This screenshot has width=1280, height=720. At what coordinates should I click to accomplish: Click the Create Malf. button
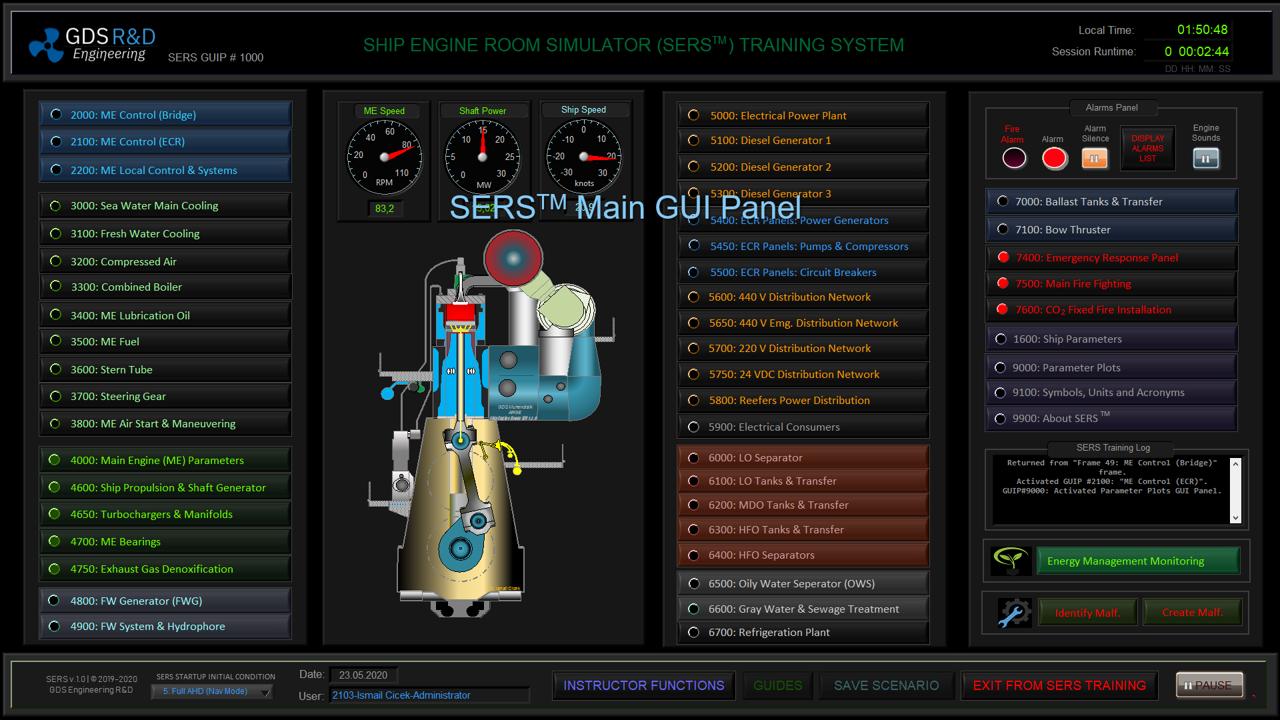click(x=1192, y=611)
